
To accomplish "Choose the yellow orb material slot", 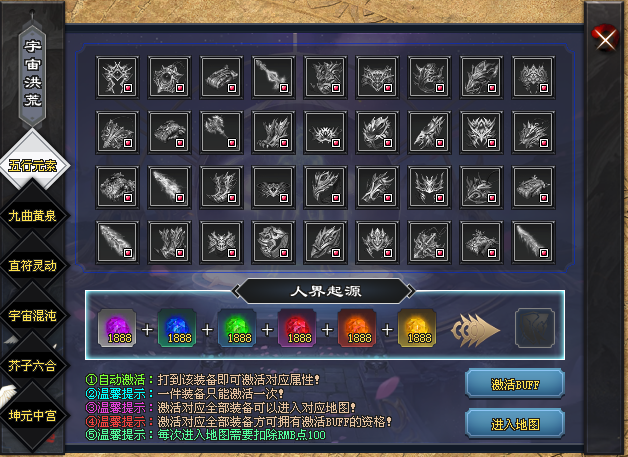I will click(x=418, y=327).
